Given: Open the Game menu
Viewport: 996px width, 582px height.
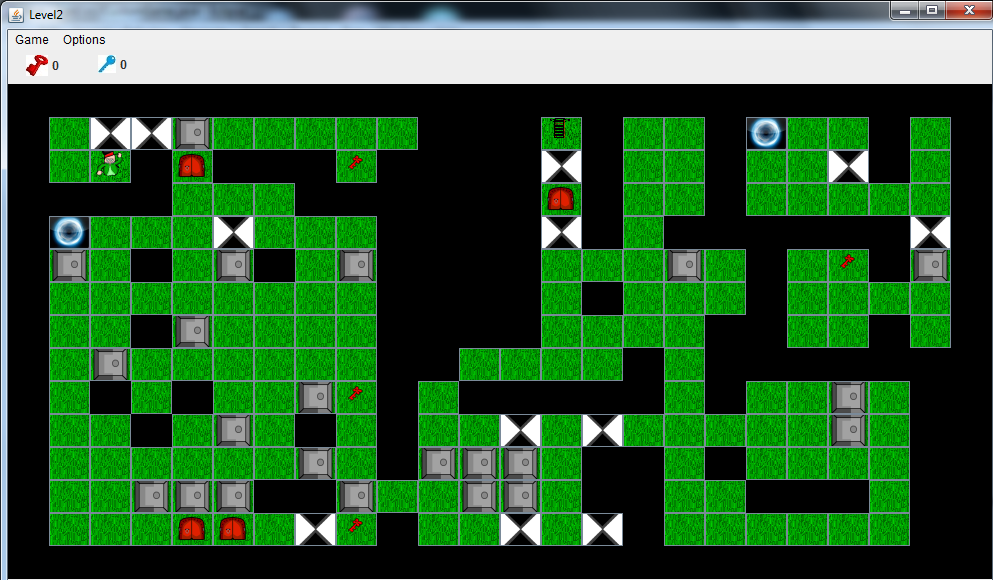Looking at the screenshot, I should pos(32,40).
